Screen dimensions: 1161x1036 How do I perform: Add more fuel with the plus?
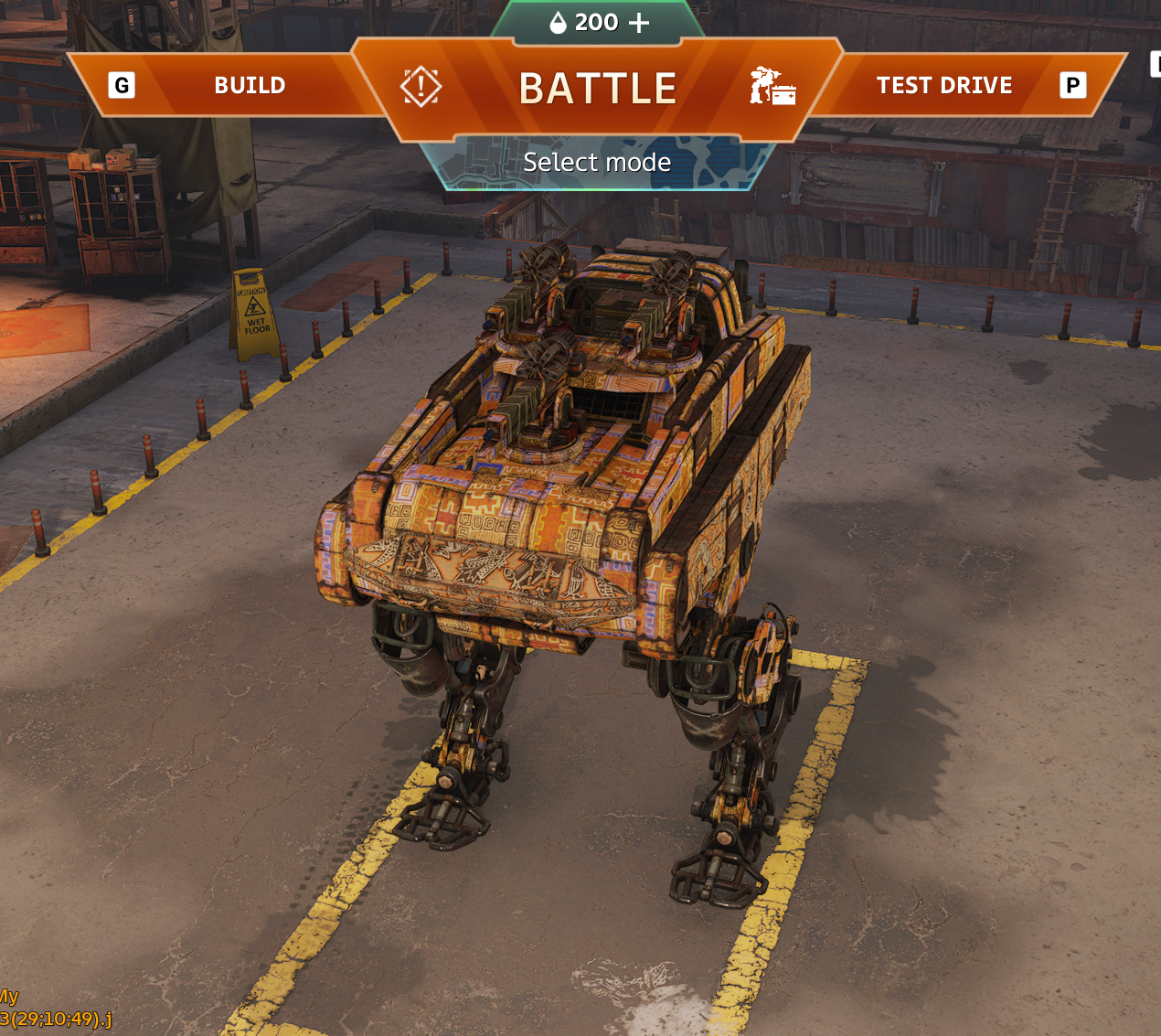(639, 23)
